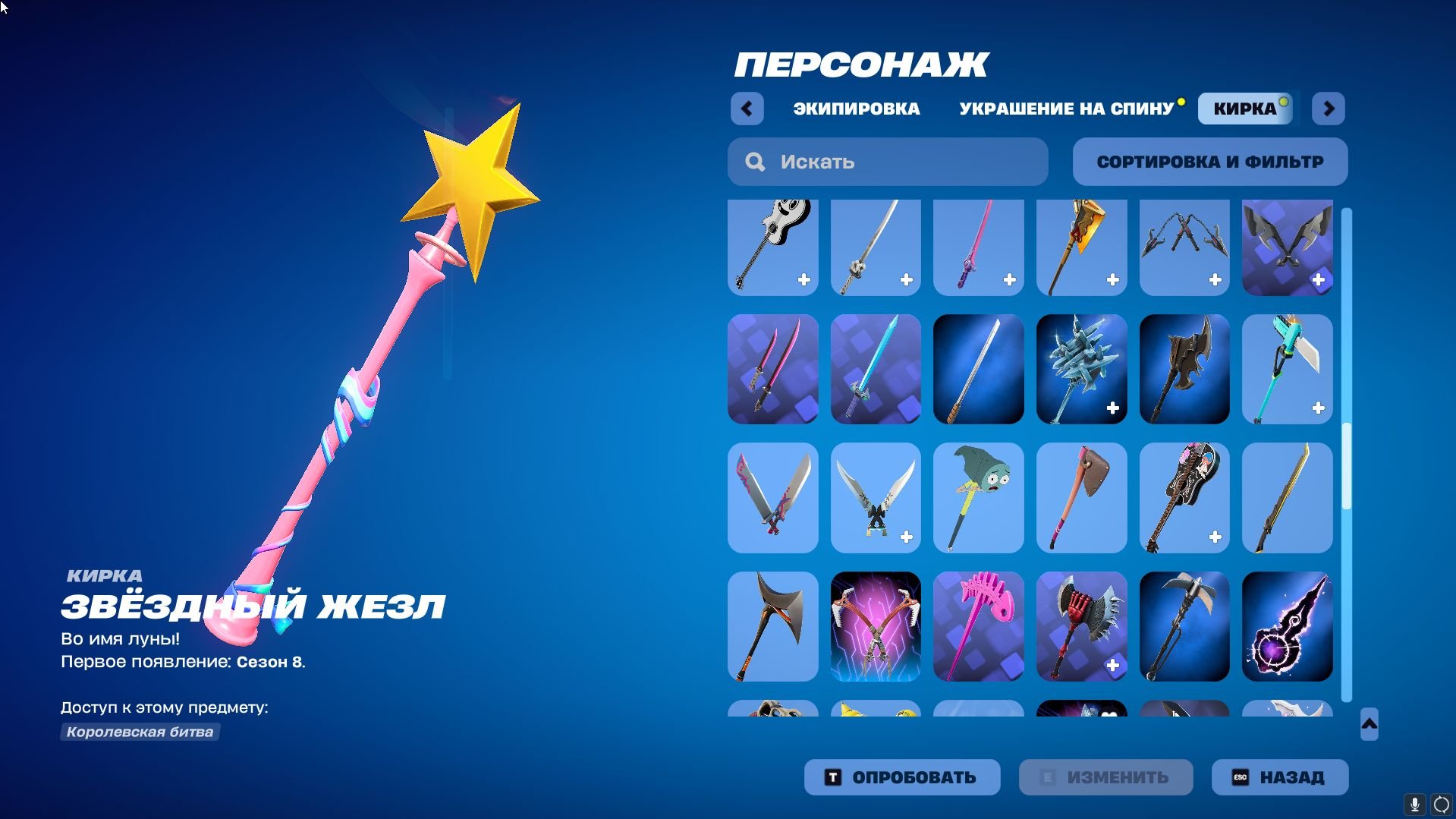1456x819 pixels.
Task: Open the СОРТИРОВКА И ФИЛЬТР panel
Action: point(1209,162)
